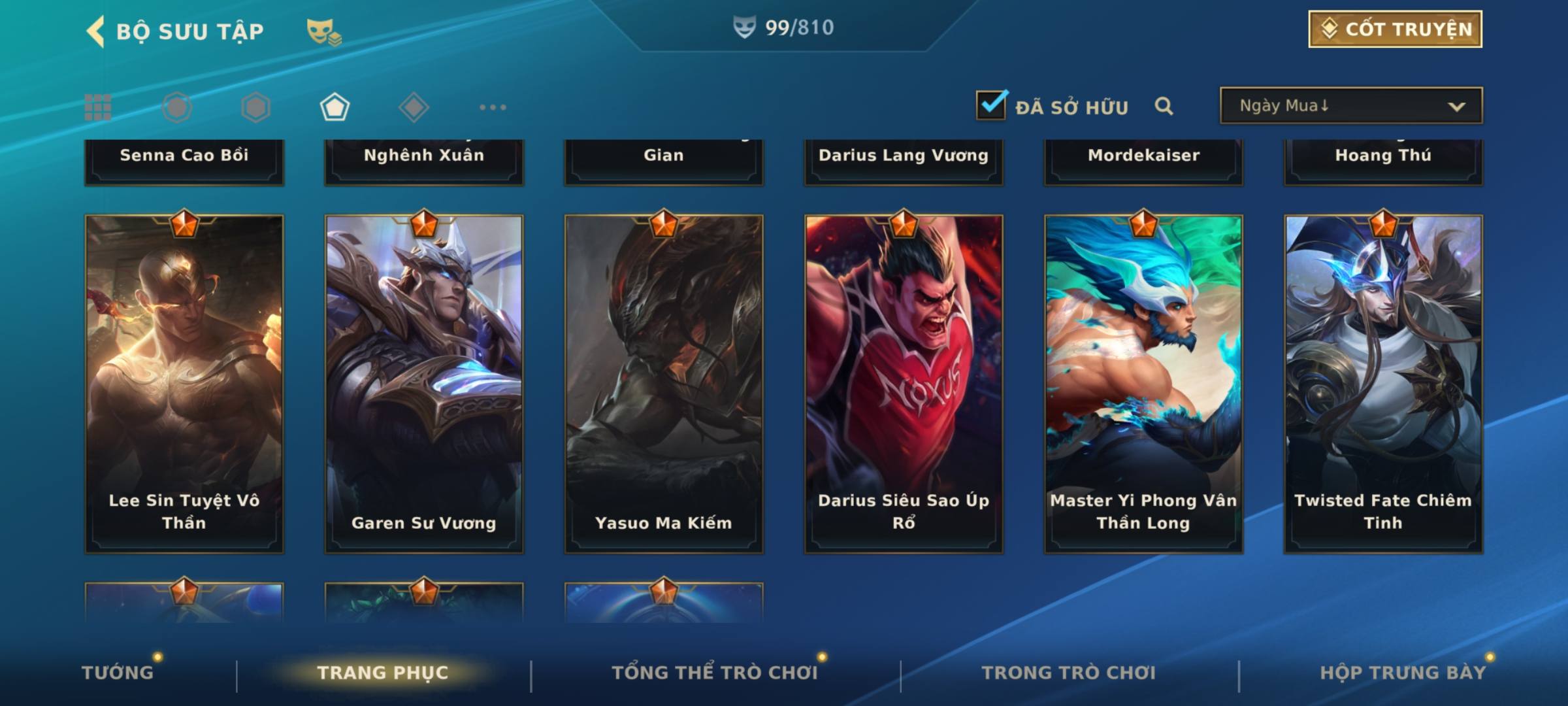Open the Cốt Truyện button

coord(1395,29)
